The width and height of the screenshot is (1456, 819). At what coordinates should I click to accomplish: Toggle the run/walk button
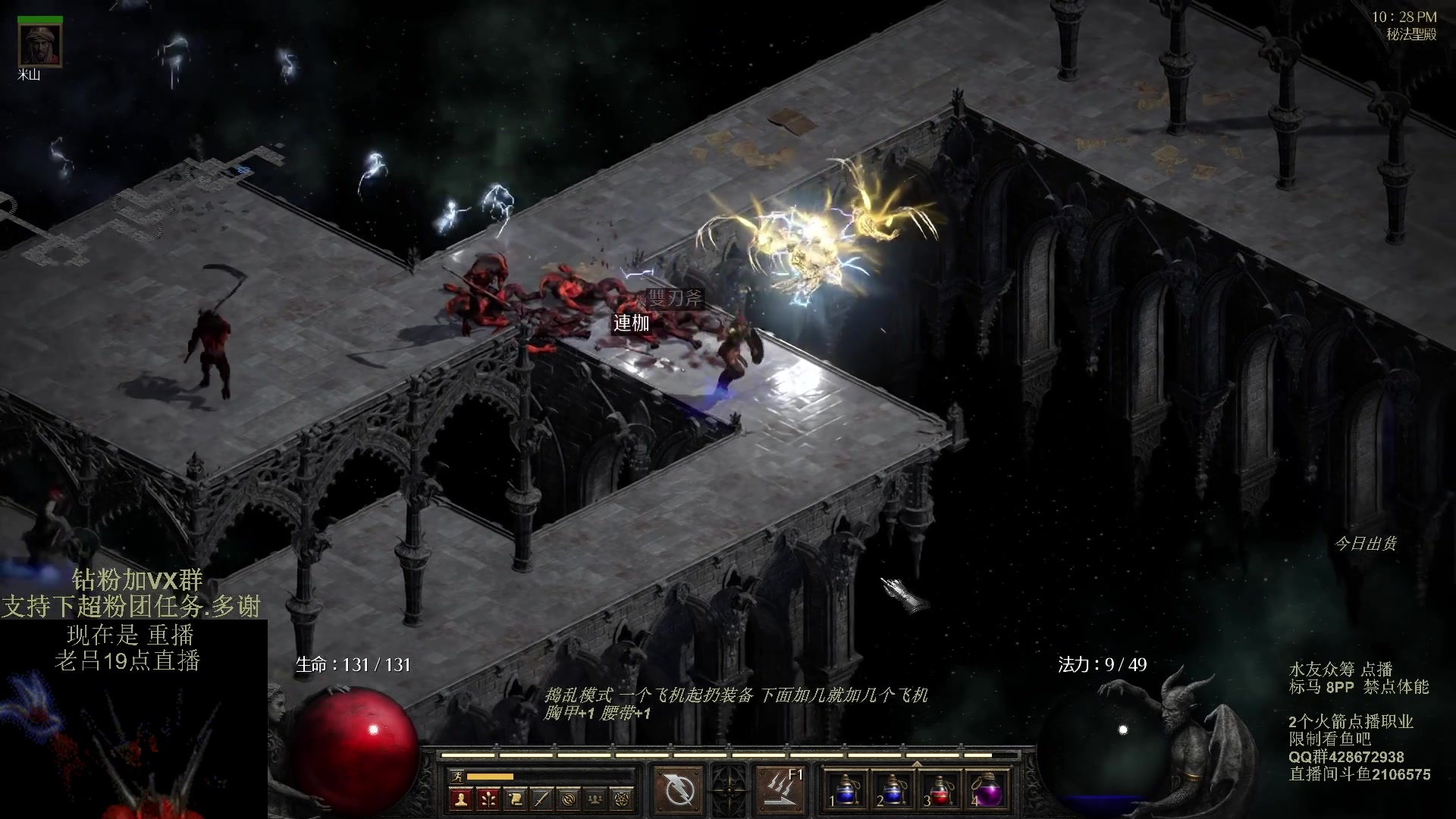pos(457,776)
